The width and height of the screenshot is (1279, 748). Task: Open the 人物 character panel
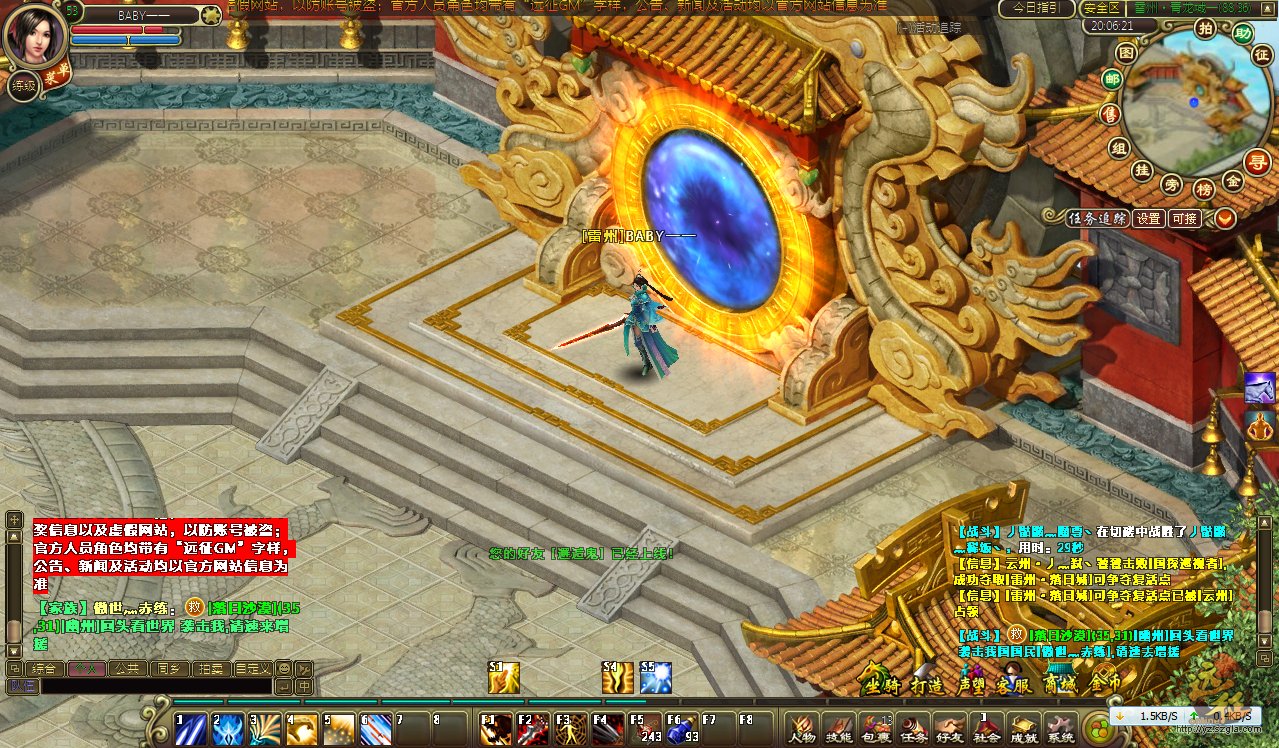802,727
